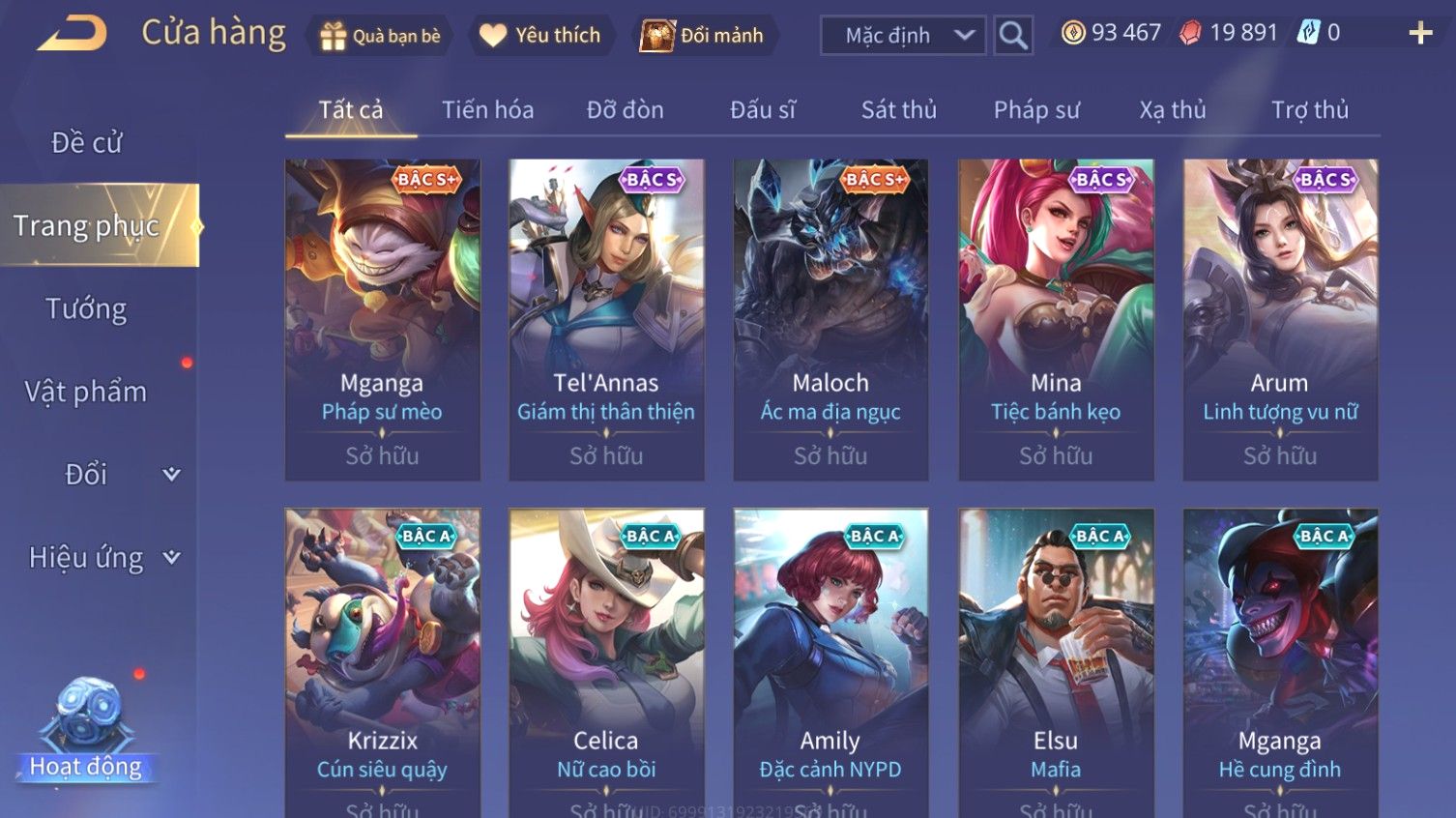The height and width of the screenshot is (818, 1456).
Task: Show the Yêu thích favorites list
Action: point(541,36)
